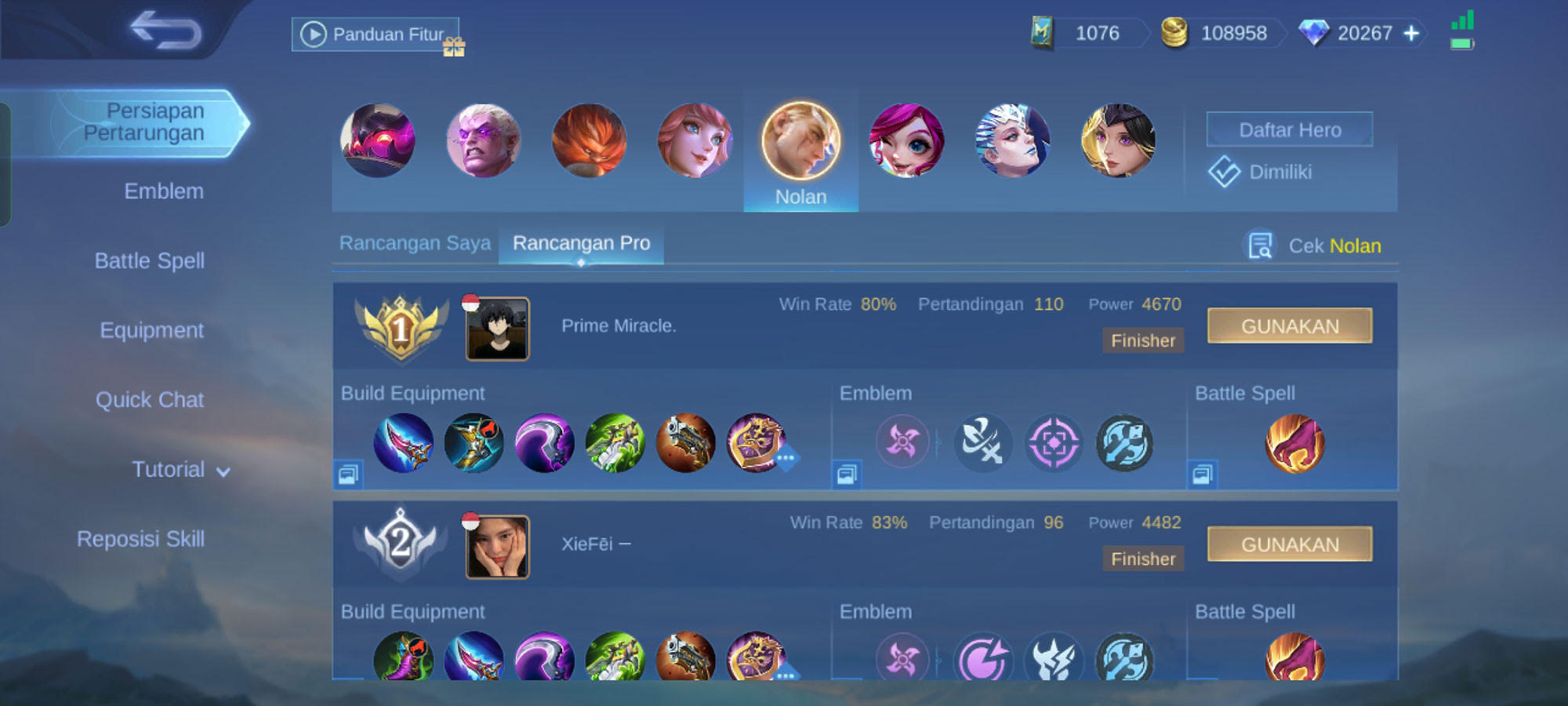Click the copy icon under Build Equipment

(x=348, y=475)
